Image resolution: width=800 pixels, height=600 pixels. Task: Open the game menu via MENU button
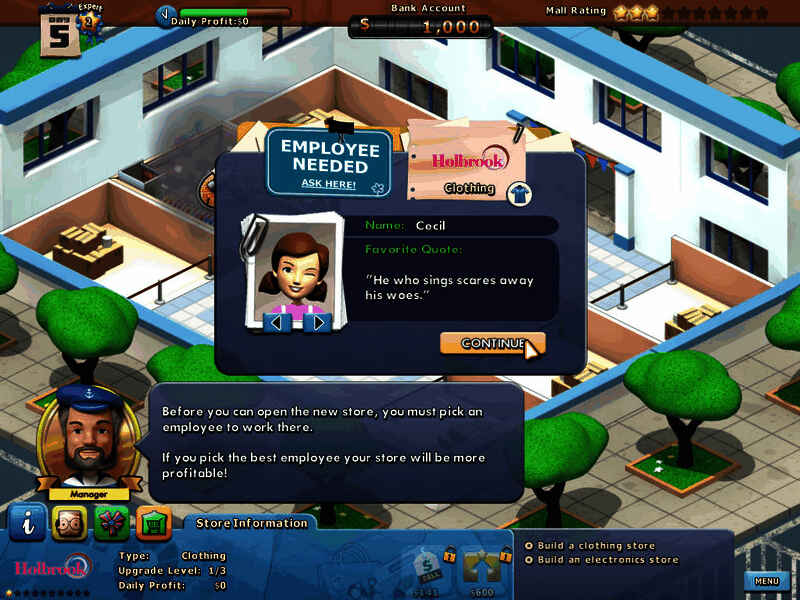coord(766,581)
